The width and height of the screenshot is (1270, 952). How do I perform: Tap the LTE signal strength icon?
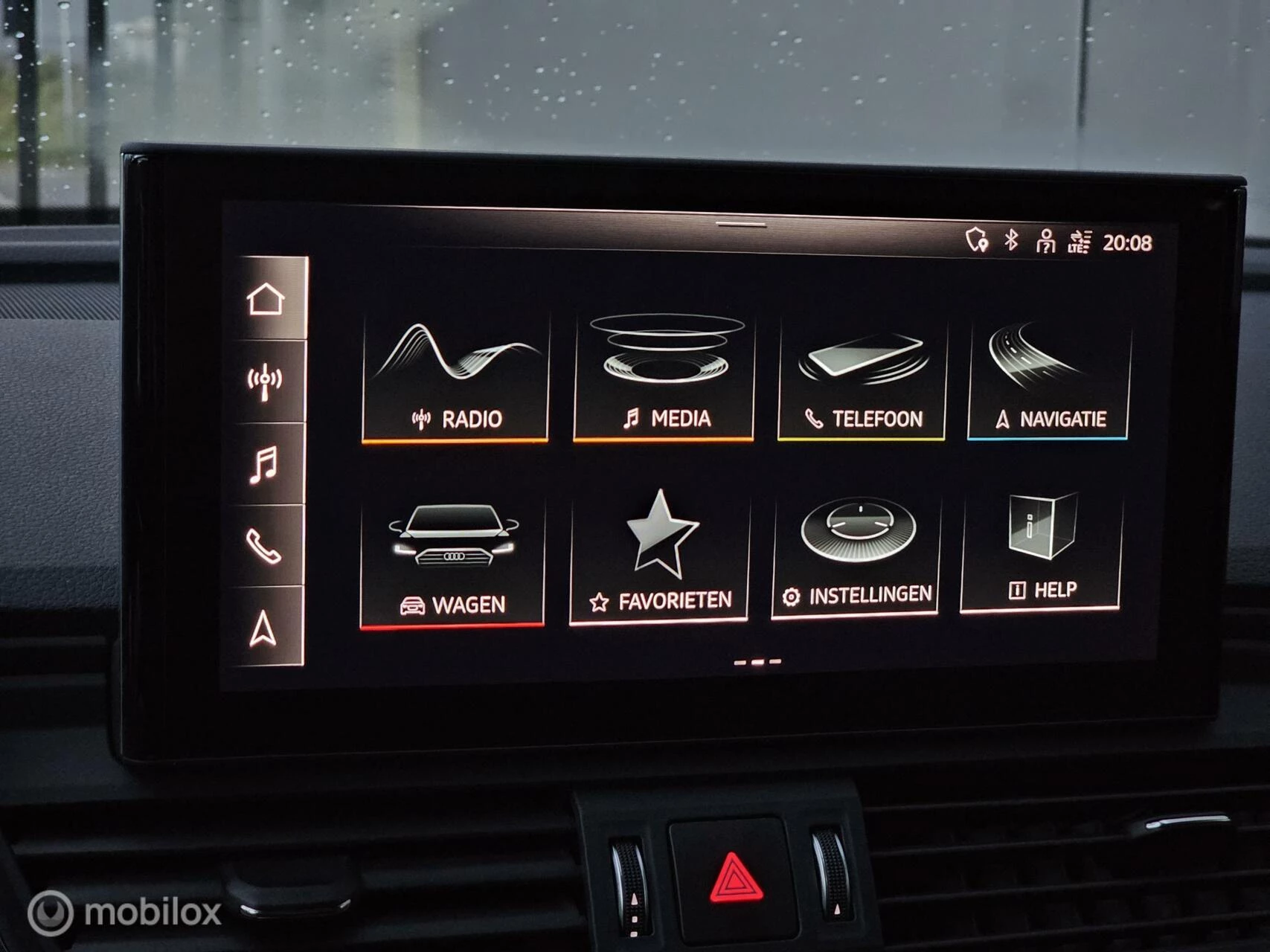click(x=1080, y=242)
